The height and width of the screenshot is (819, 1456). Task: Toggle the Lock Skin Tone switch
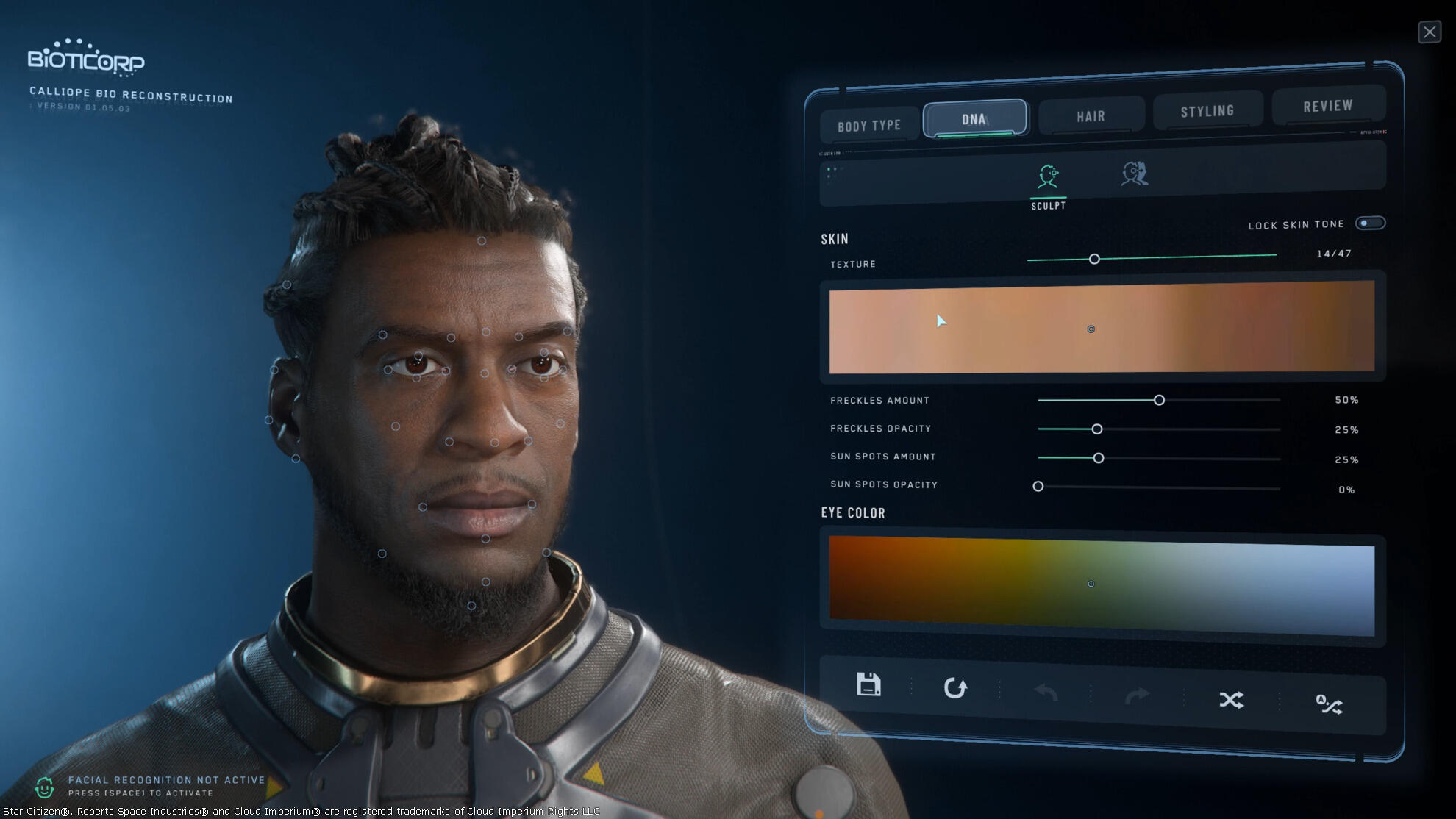click(x=1370, y=223)
